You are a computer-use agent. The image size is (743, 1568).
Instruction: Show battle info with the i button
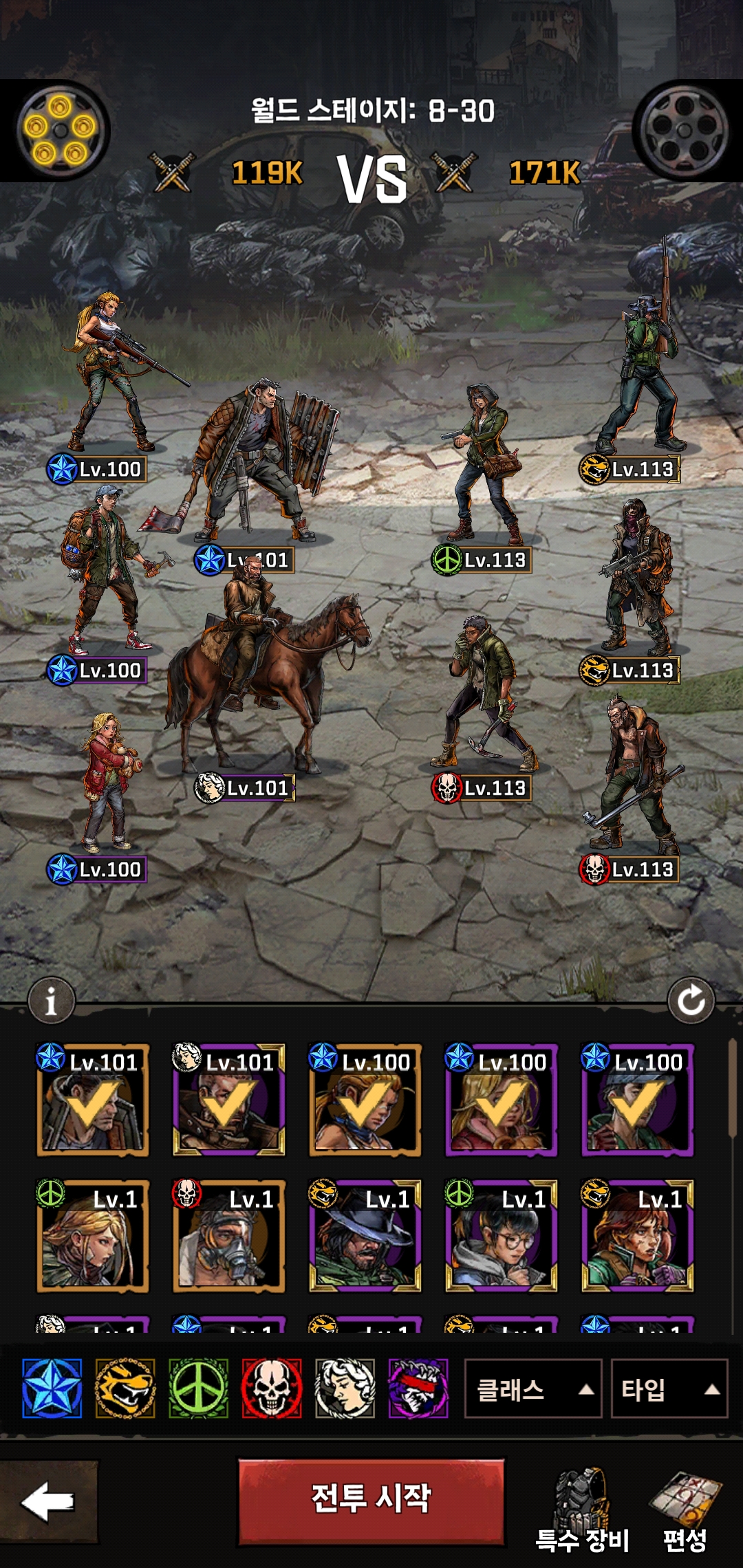51,1001
